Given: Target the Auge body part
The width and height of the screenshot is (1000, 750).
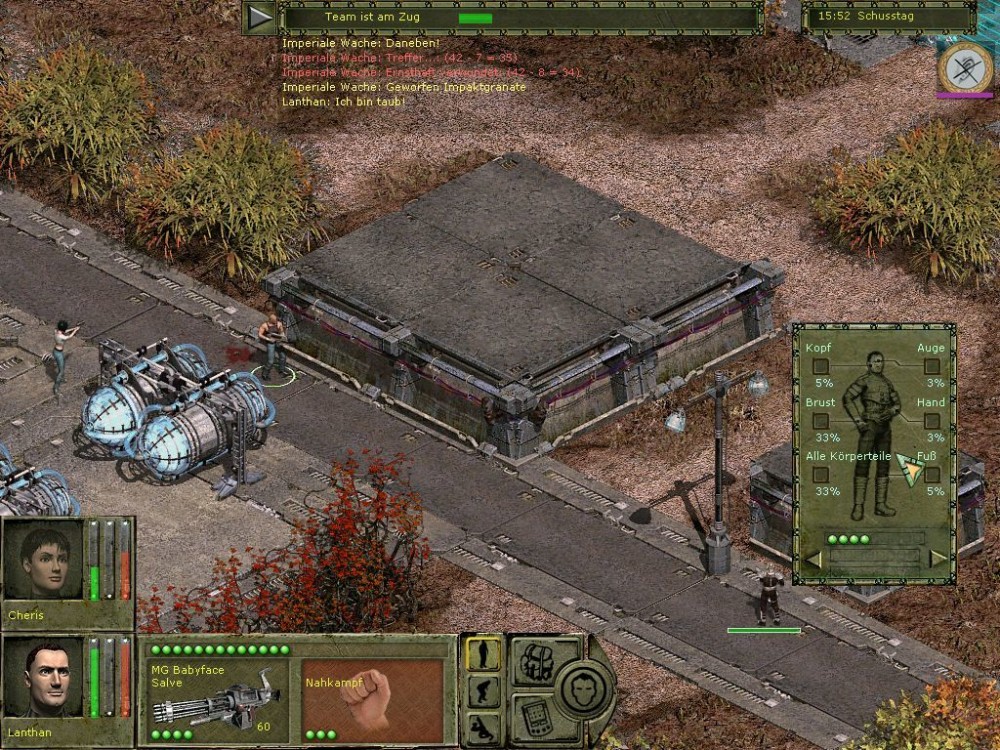Looking at the screenshot, I should 932,366.
